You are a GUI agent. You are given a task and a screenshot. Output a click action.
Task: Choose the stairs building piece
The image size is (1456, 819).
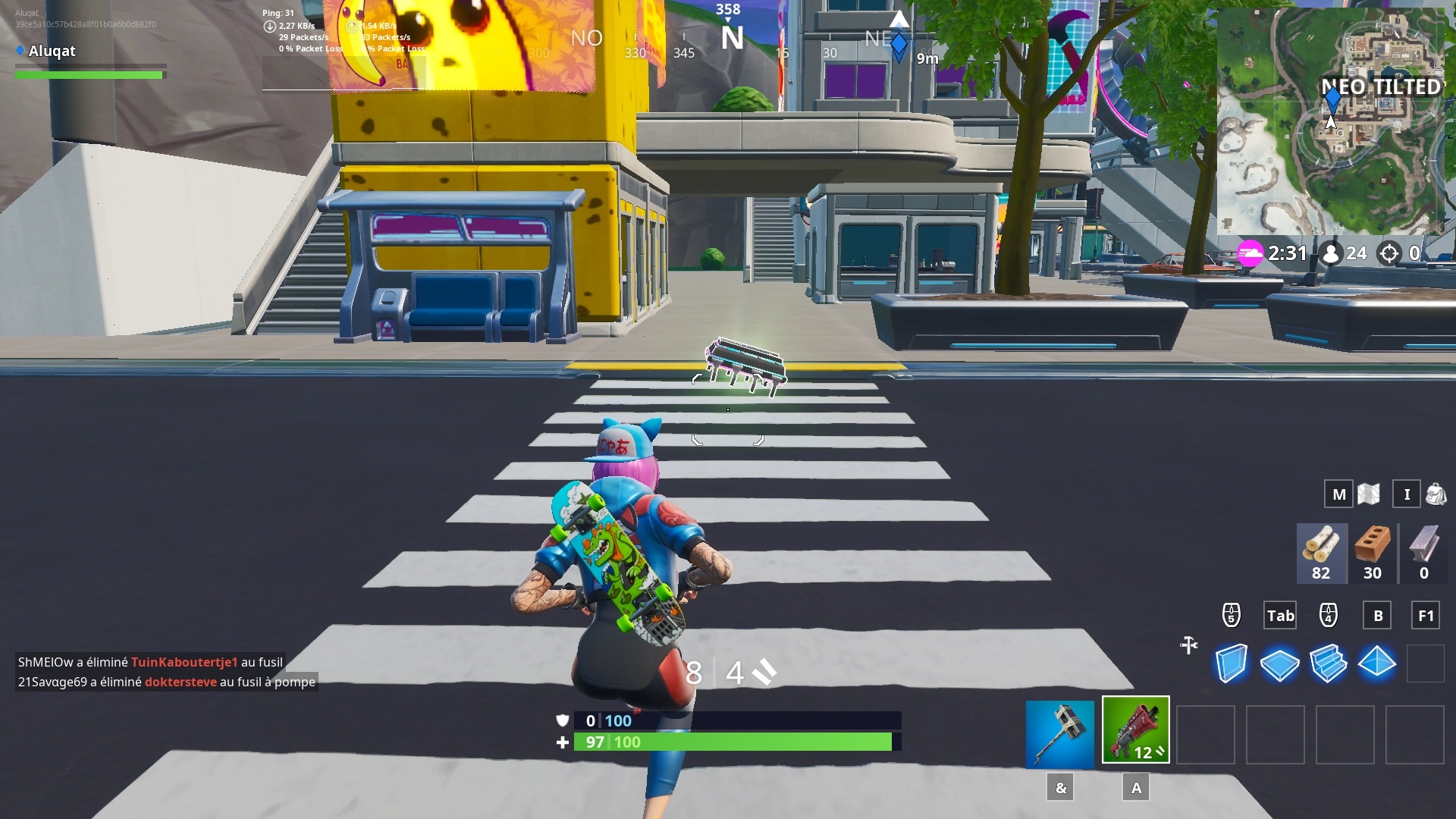point(1328,664)
